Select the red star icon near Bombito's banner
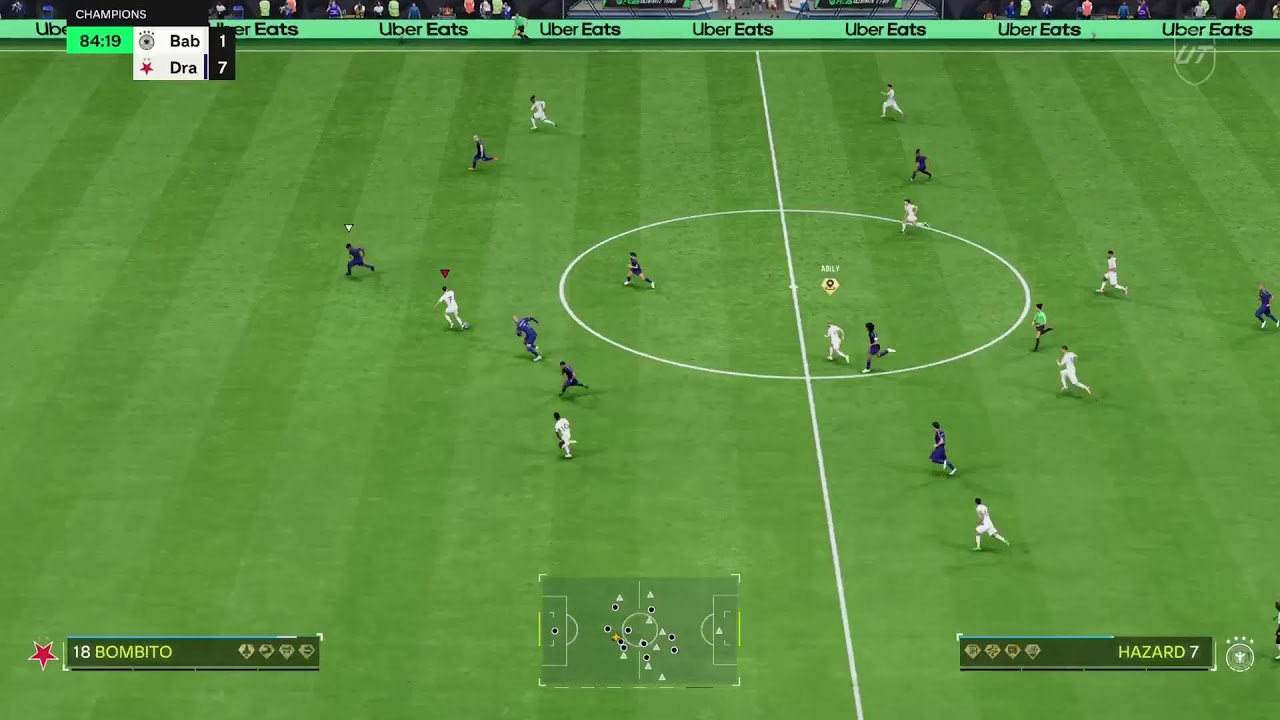Image resolution: width=1280 pixels, height=720 pixels. click(x=45, y=653)
